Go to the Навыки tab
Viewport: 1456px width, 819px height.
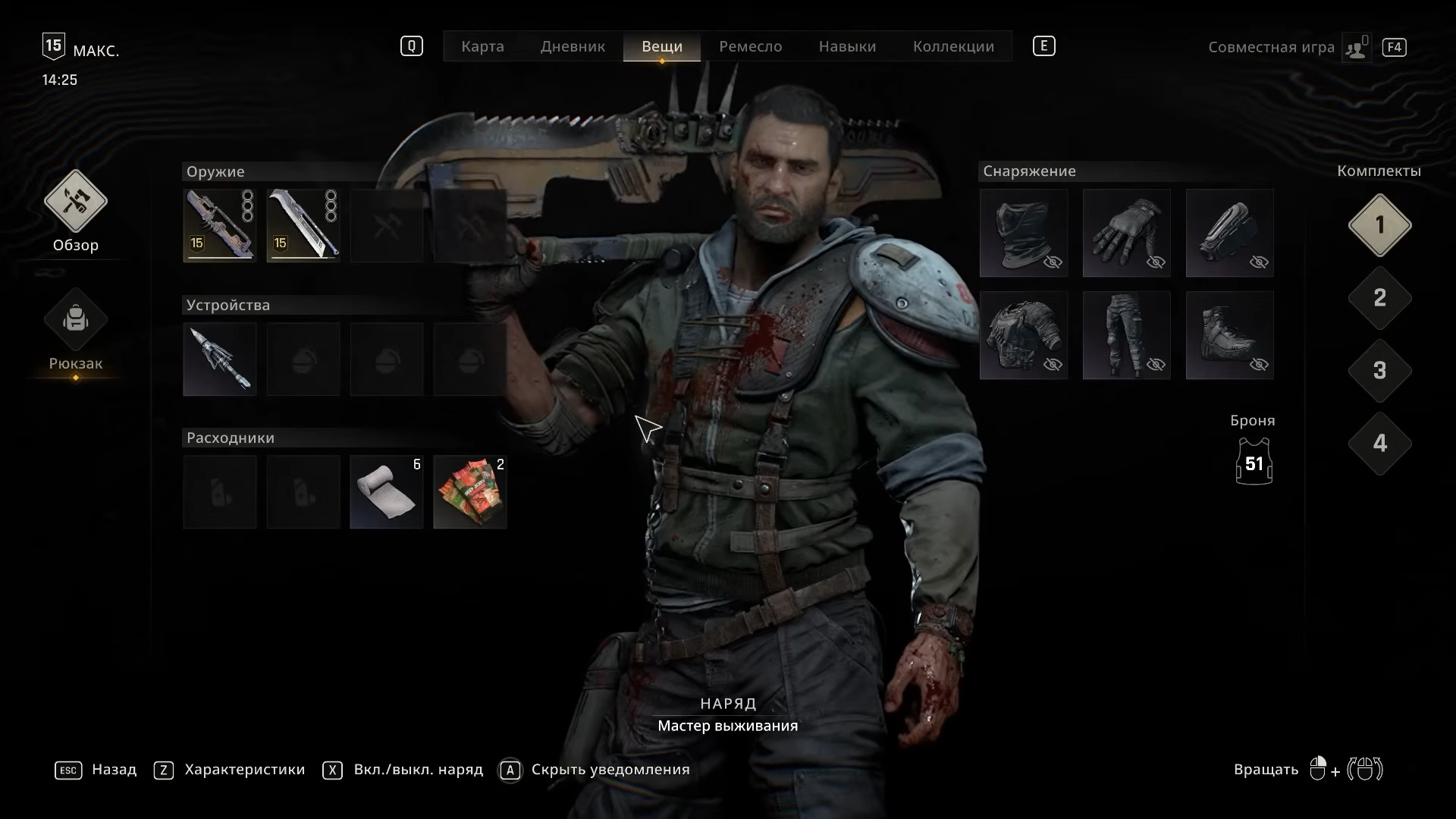click(847, 46)
